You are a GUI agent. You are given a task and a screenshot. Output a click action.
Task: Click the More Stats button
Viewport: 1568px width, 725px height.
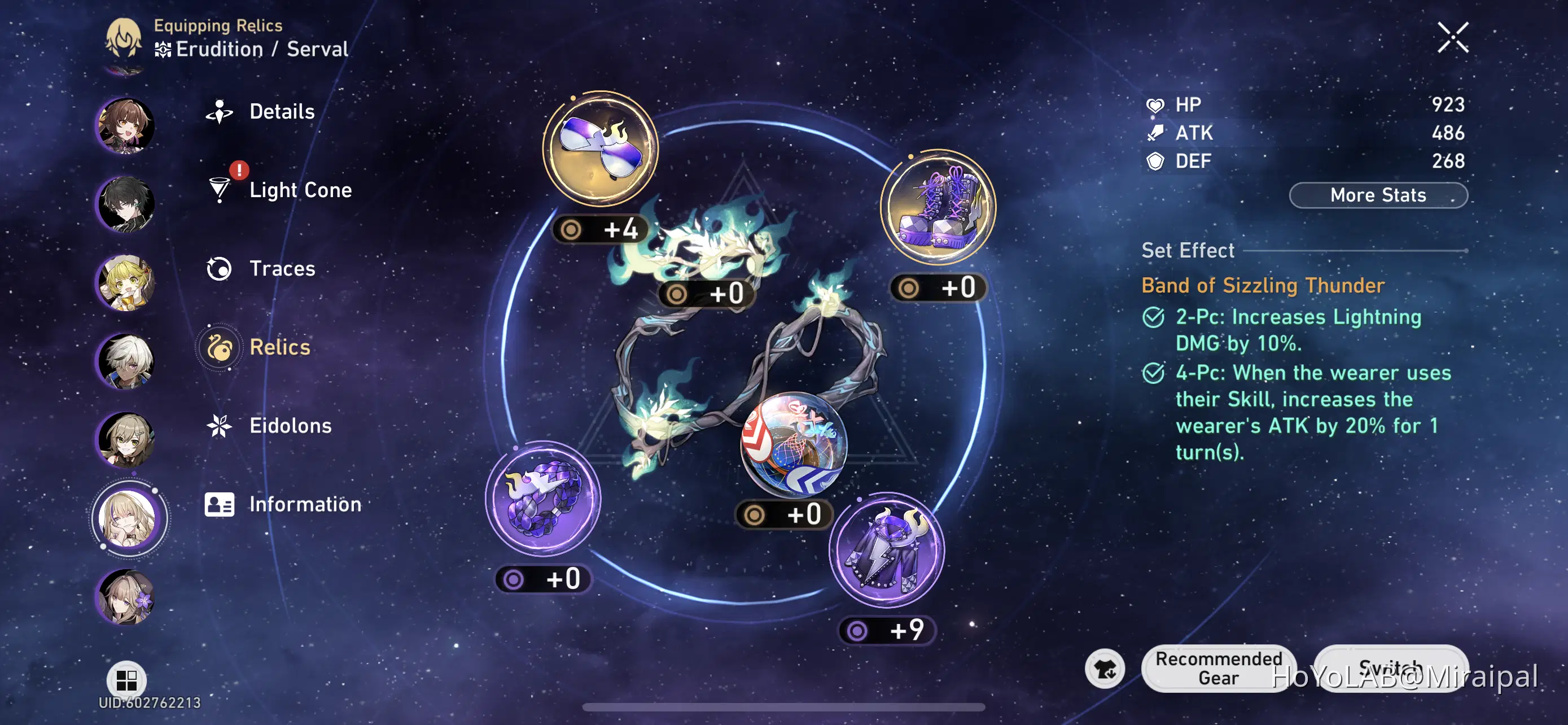tap(1377, 195)
